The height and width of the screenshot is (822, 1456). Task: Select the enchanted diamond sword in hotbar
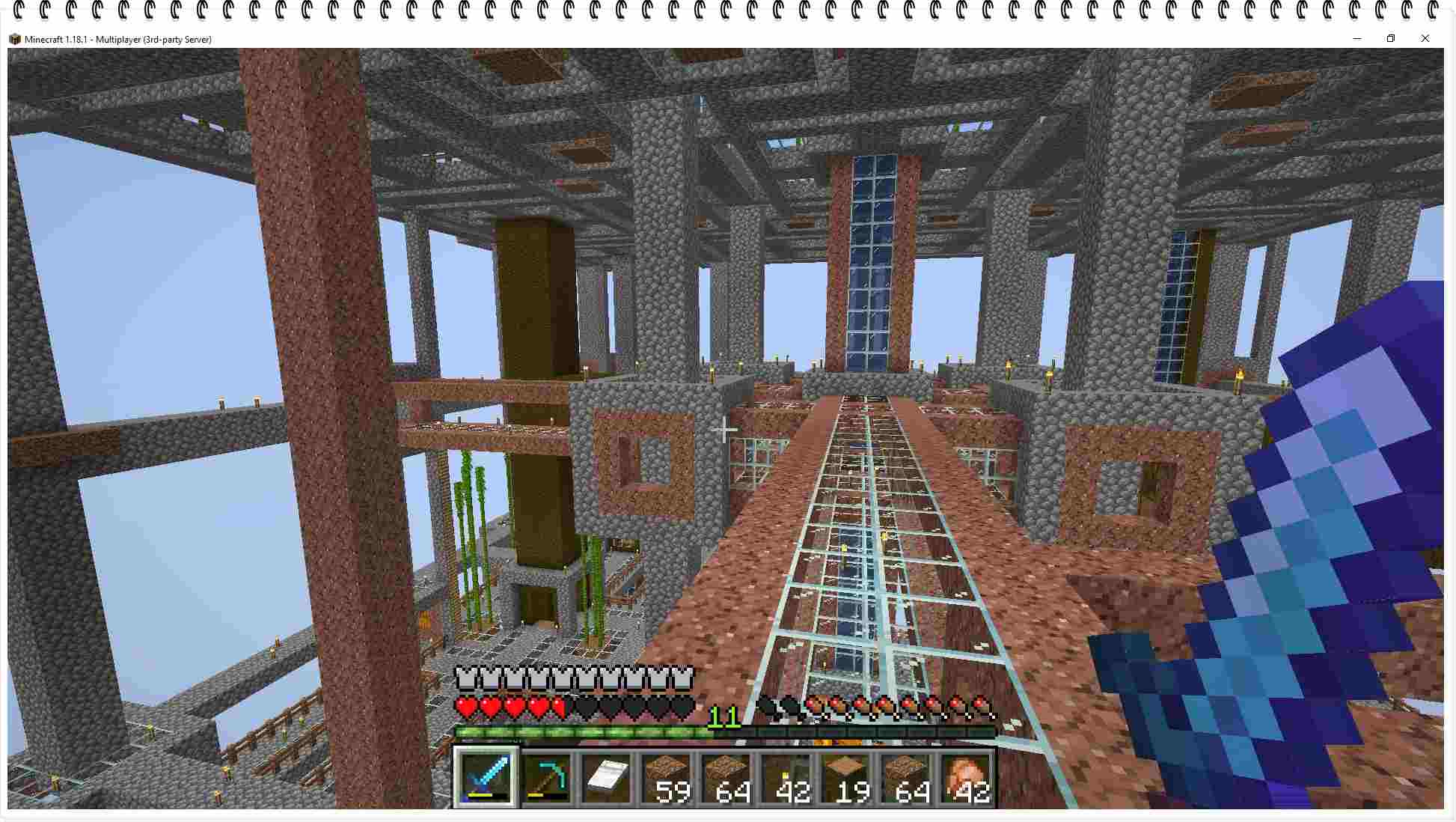(x=485, y=779)
